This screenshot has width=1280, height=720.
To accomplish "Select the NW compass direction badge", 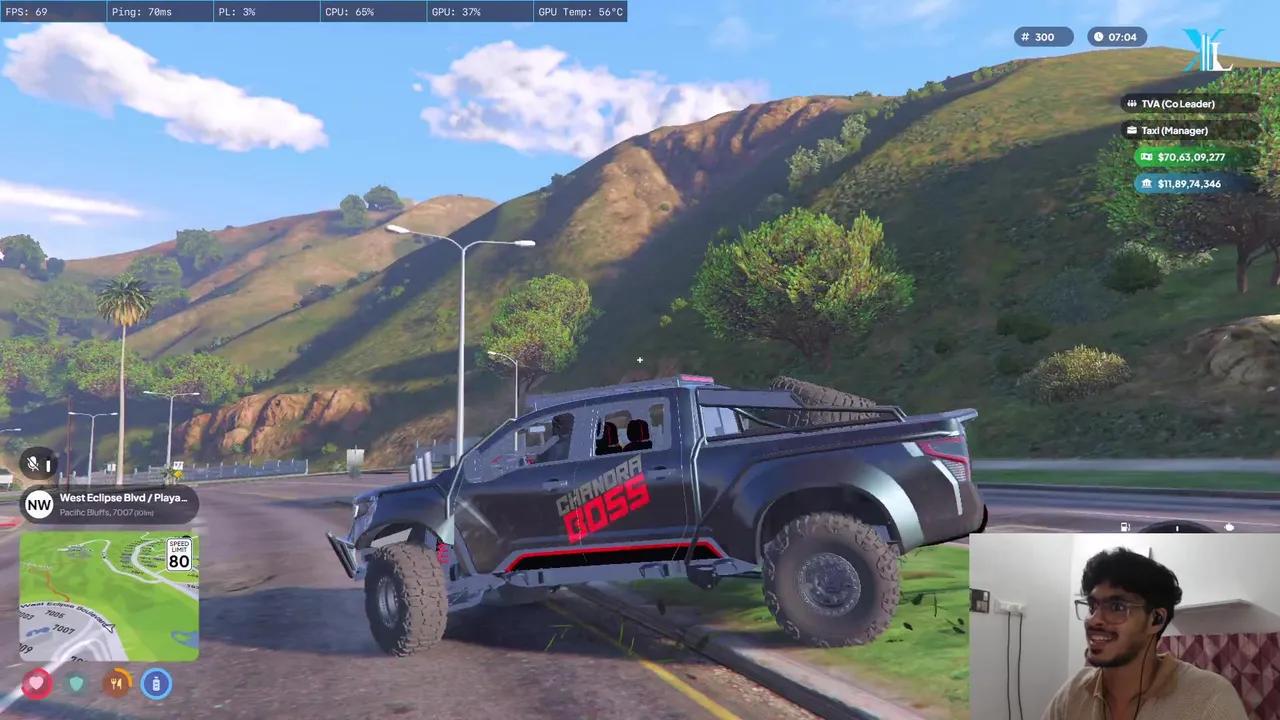I will (39, 504).
